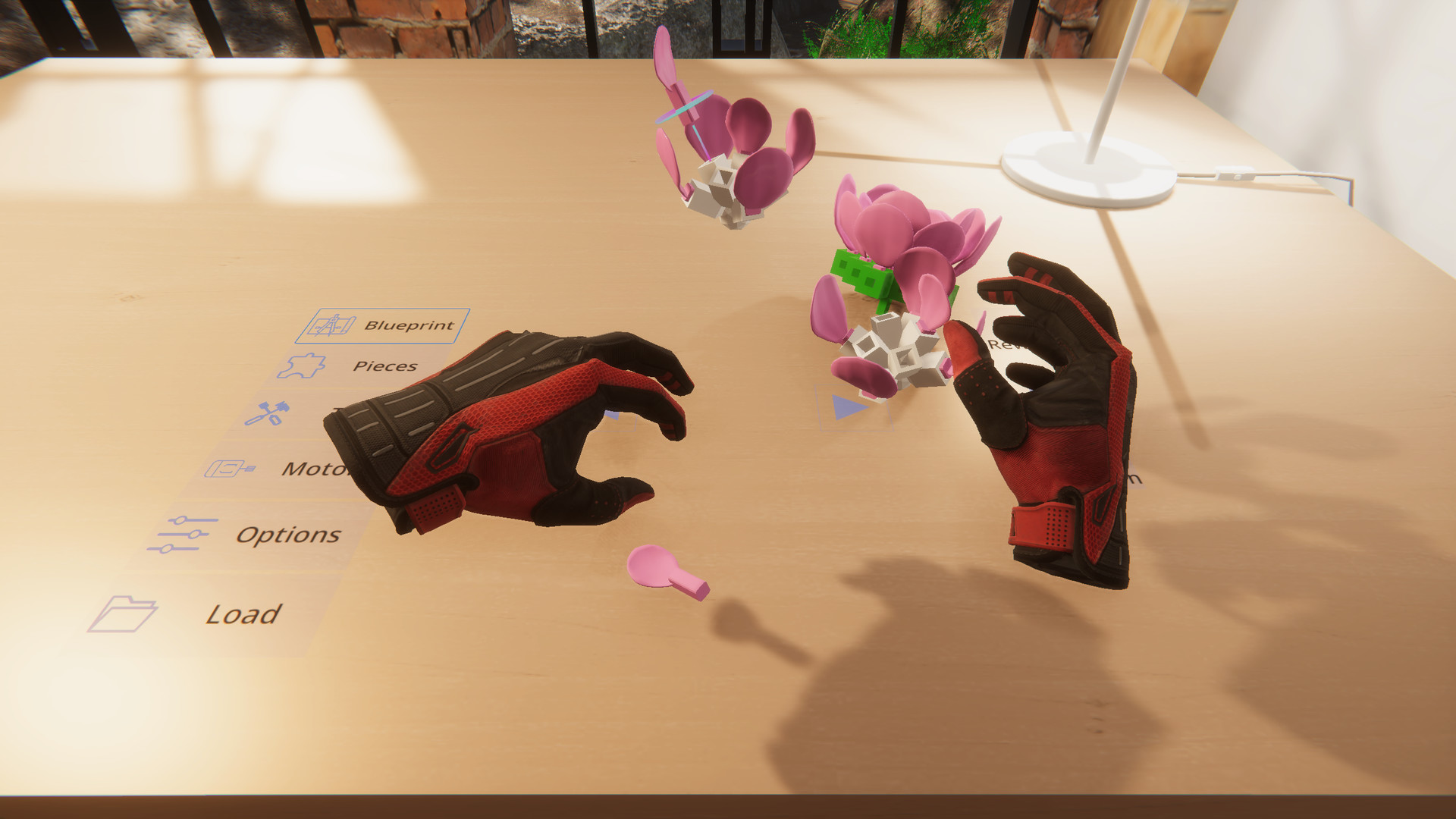This screenshot has height=819, width=1456.
Task: Open the Options menu item
Action: click(x=288, y=535)
